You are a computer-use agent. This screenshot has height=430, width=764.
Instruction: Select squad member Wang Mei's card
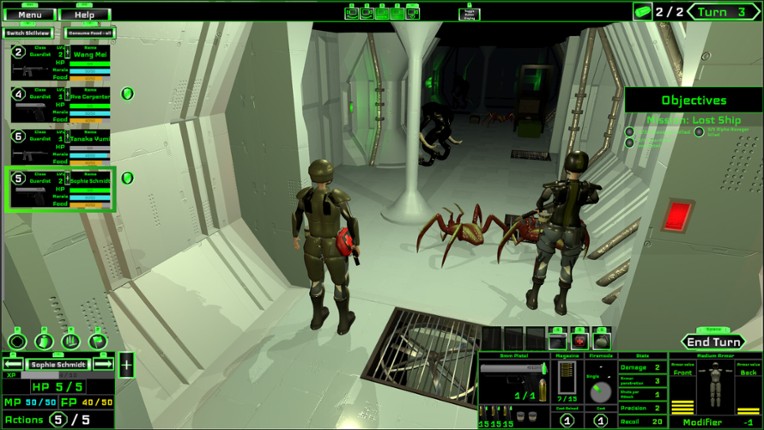[62, 63]
